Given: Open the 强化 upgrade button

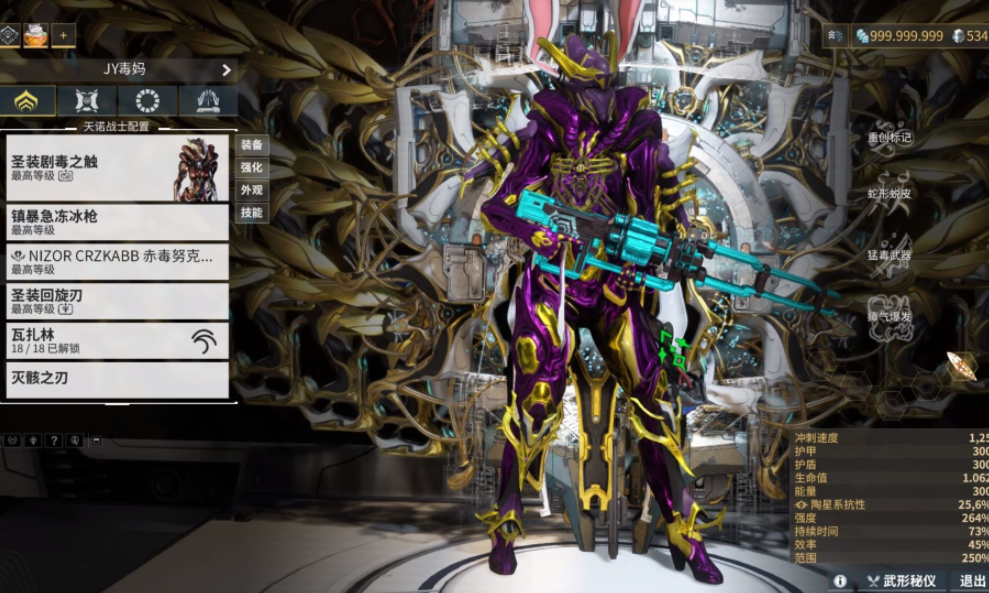Looking at the screenshot, I should point(251,167).
